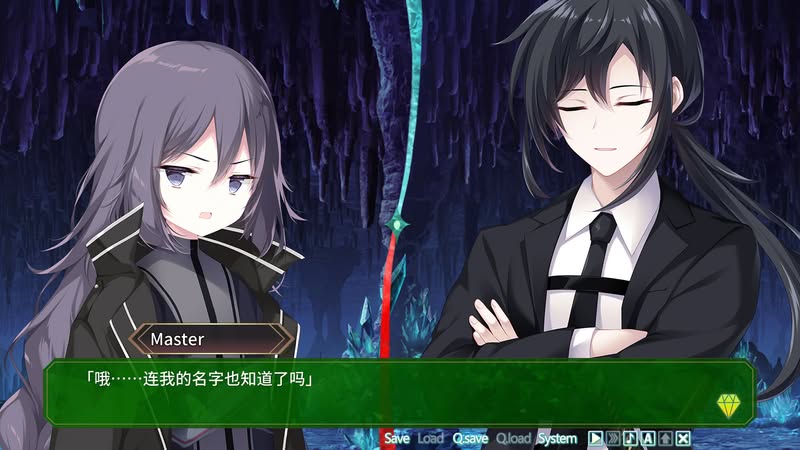The image size is (800, 450).
Task: Click the music note icon
Action: 630,438
